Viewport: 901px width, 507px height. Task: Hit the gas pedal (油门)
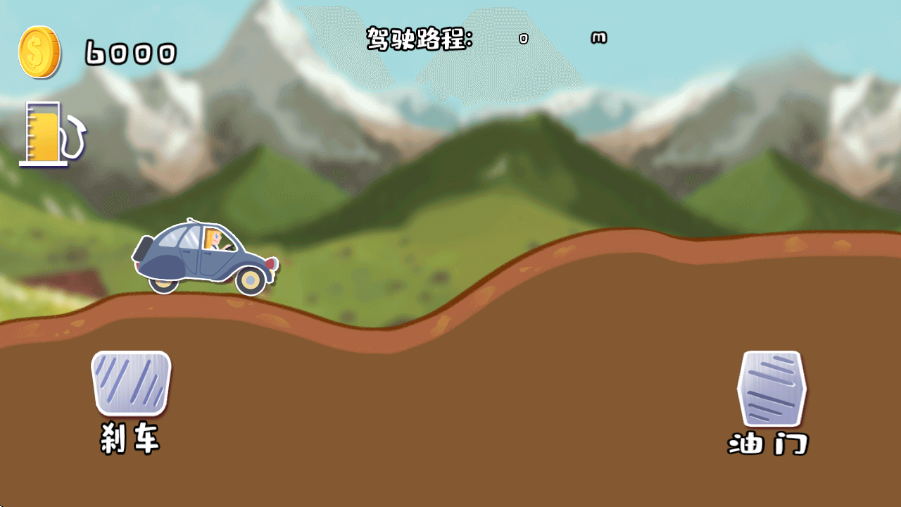pyautogui.click(x=771, y=389)
